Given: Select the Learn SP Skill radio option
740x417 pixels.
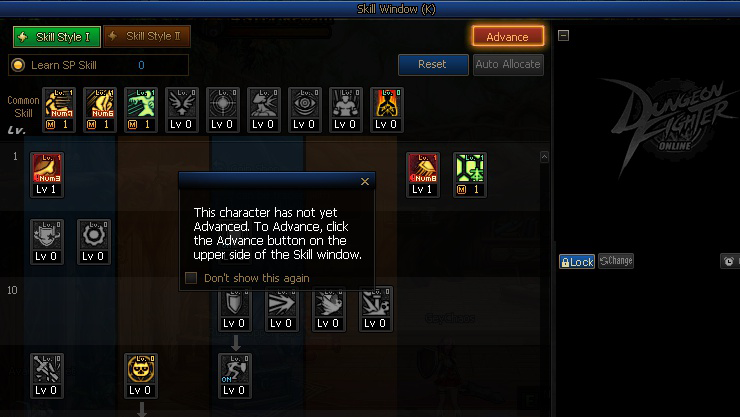Looking at the screenshot, I should pyautogui.click(x=18, y=65).
